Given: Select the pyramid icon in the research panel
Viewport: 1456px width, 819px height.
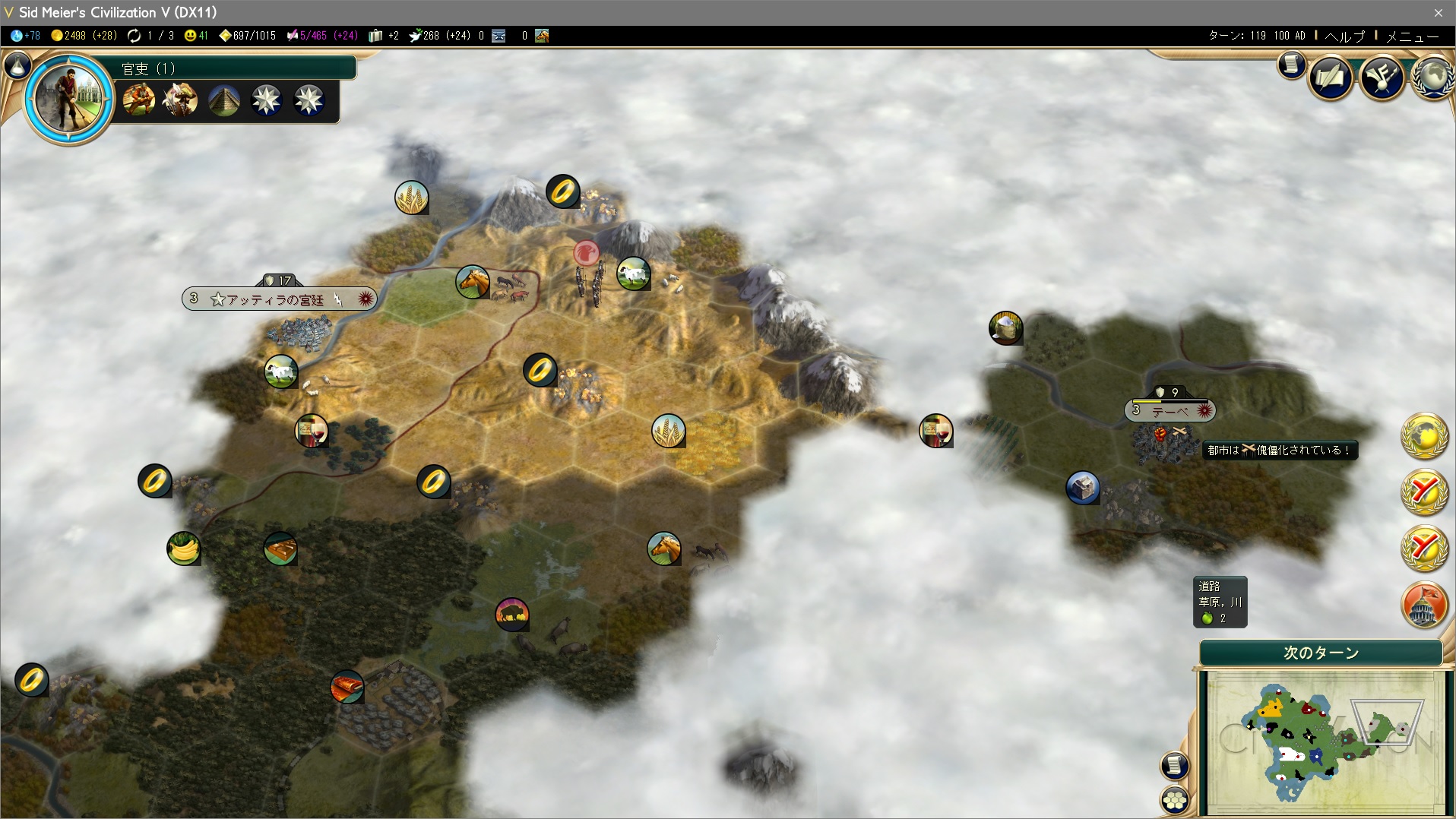Looking at the screenshot, I should click(x=224, y=100).
